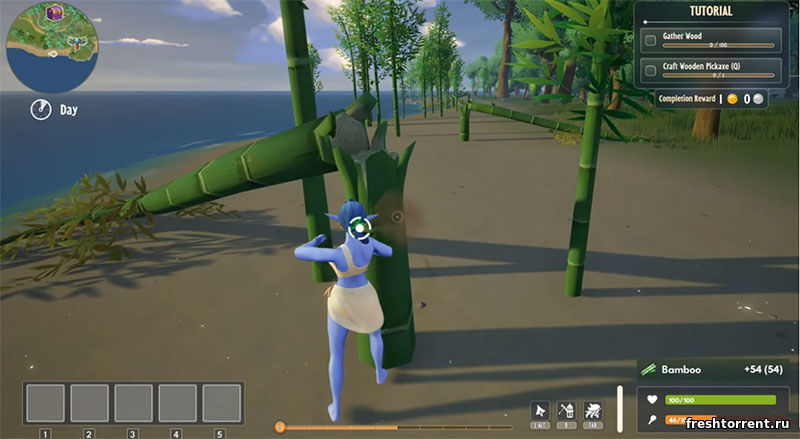Click the day/night clock icon
The image size is (800, 439).
[x=40, y=109]
